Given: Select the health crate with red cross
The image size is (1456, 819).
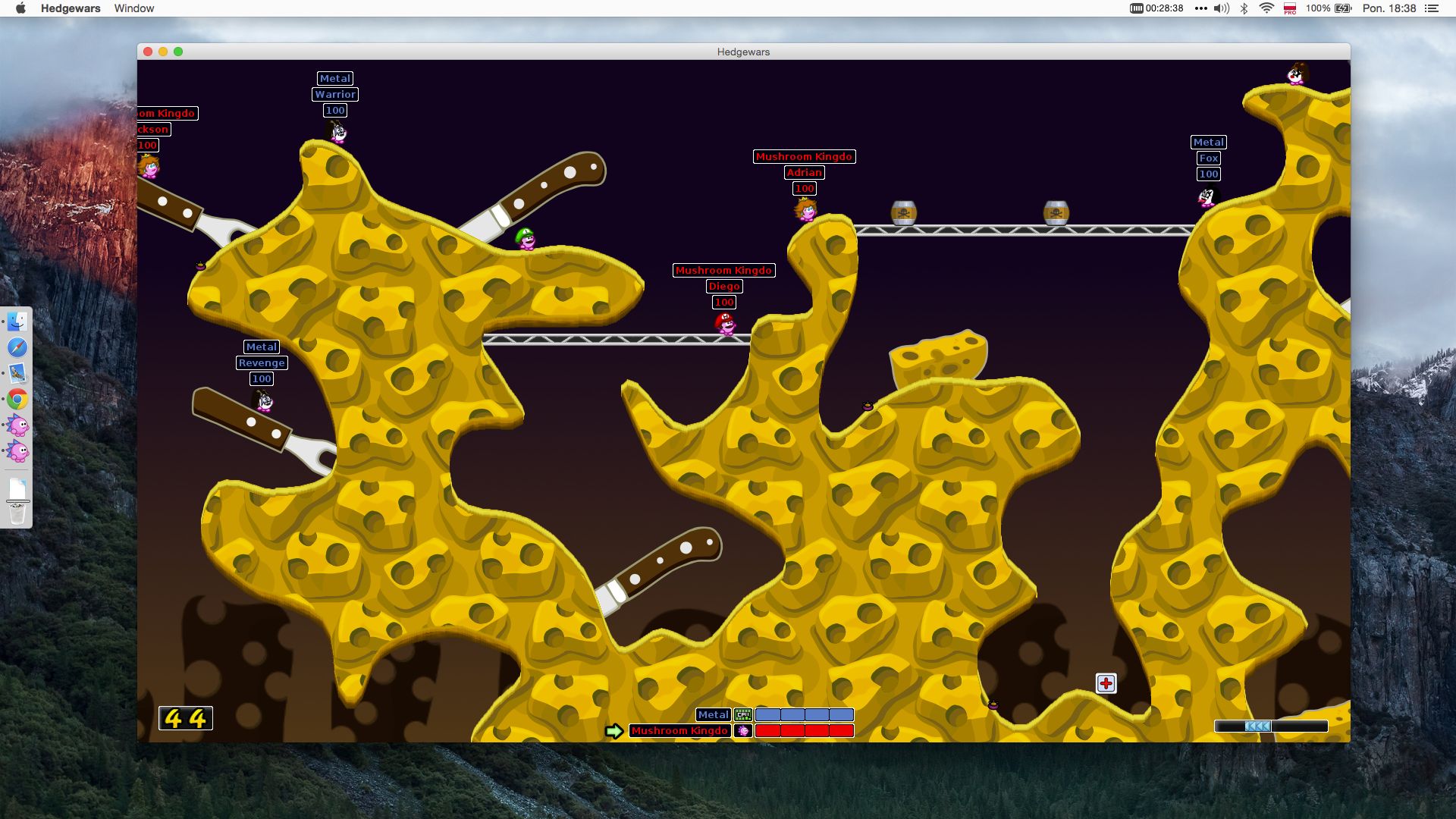Looking at the screenshot, I should 1106,683.
